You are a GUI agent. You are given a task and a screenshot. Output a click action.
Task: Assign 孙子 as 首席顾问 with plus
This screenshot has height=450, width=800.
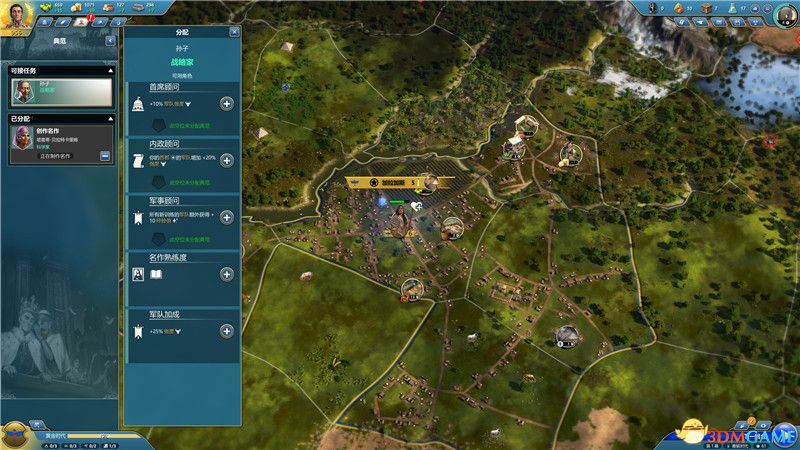pos(227,104)
